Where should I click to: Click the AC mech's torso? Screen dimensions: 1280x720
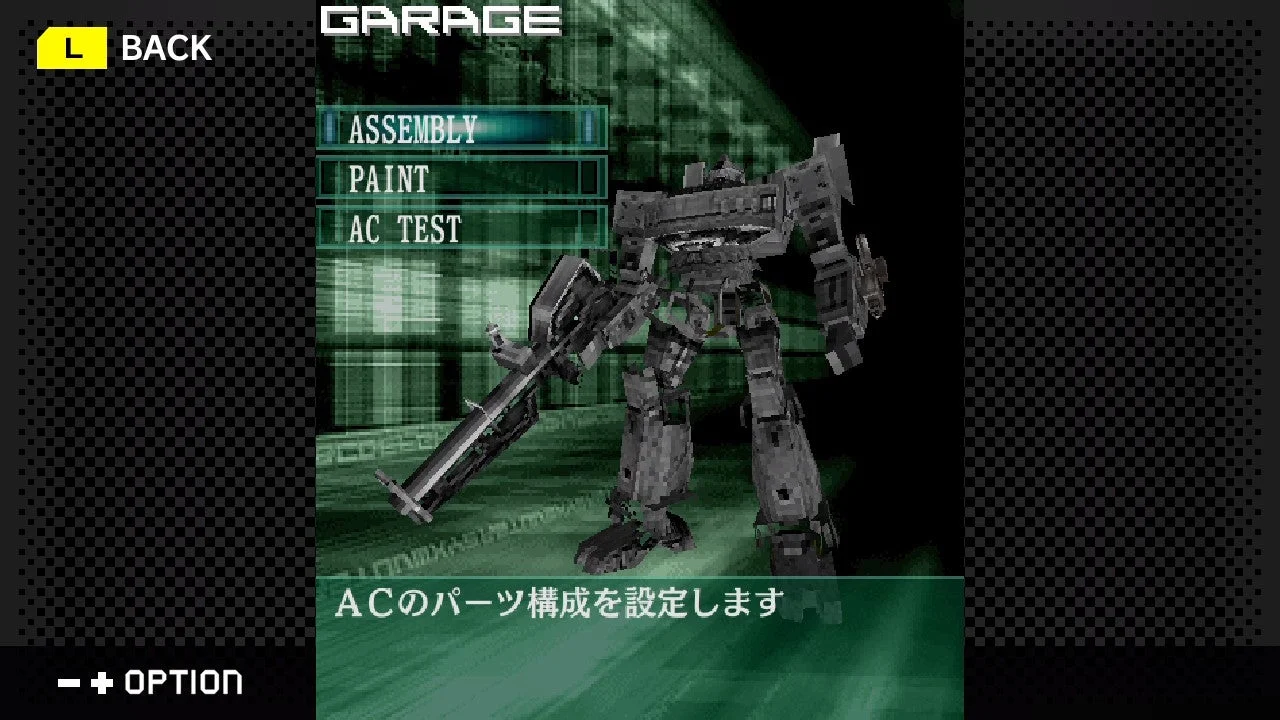pyautogui.click(x=720, y=280)
